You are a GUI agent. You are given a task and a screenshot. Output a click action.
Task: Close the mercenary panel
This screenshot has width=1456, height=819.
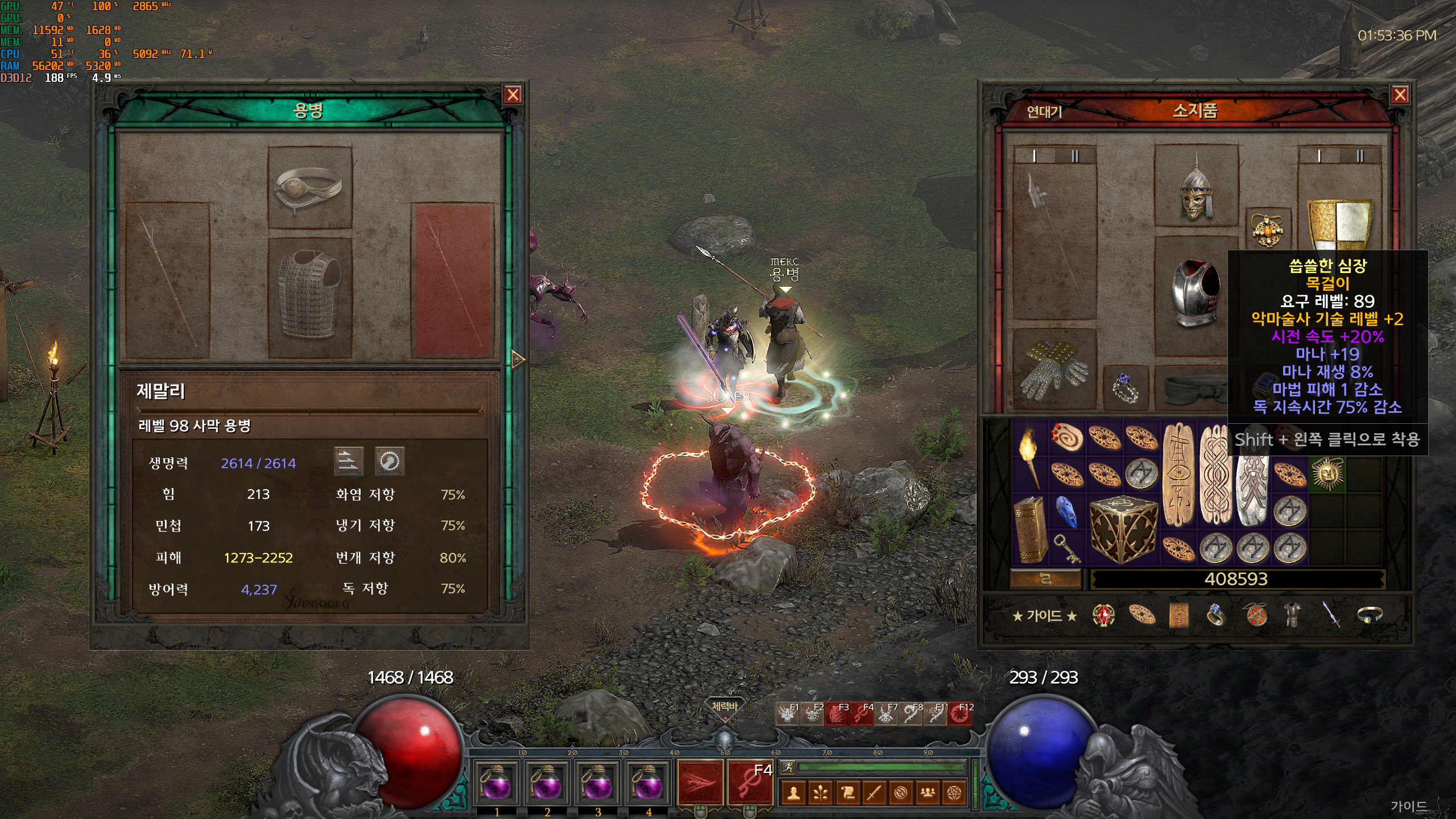click(513, 95)
